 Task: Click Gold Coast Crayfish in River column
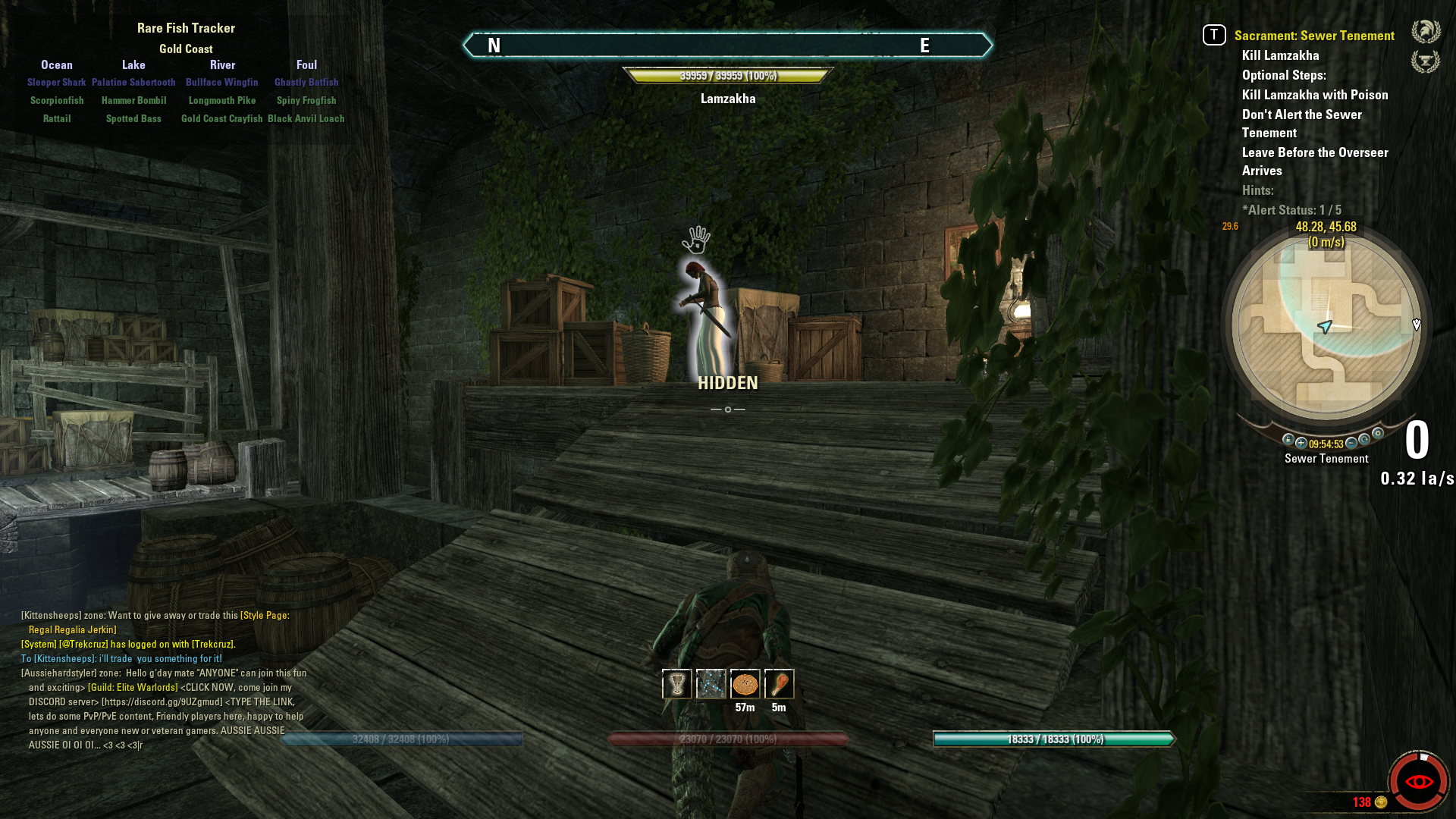(221, 119)
